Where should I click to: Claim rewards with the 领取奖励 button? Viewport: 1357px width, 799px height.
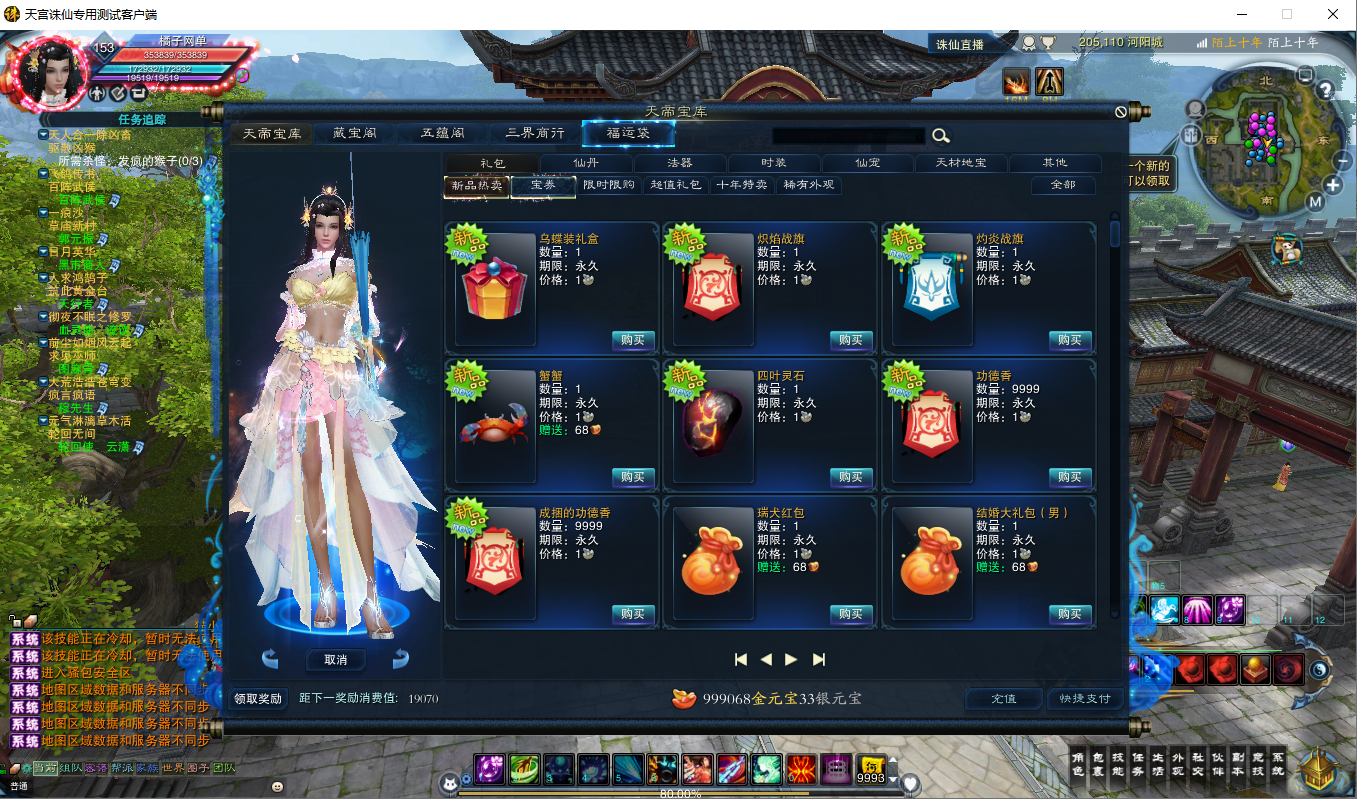(258, 698)
